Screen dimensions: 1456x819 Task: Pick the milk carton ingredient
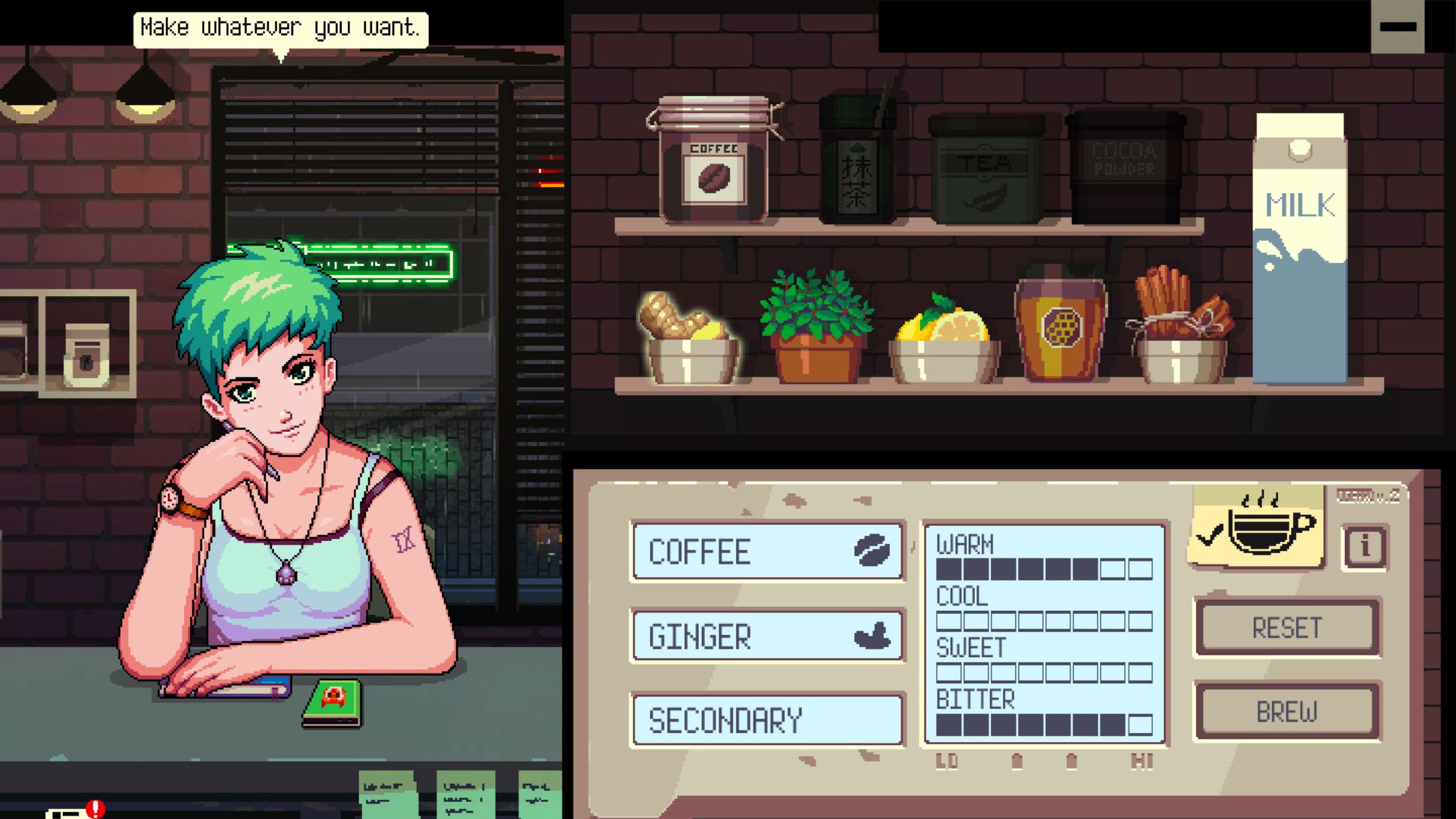1299,249
